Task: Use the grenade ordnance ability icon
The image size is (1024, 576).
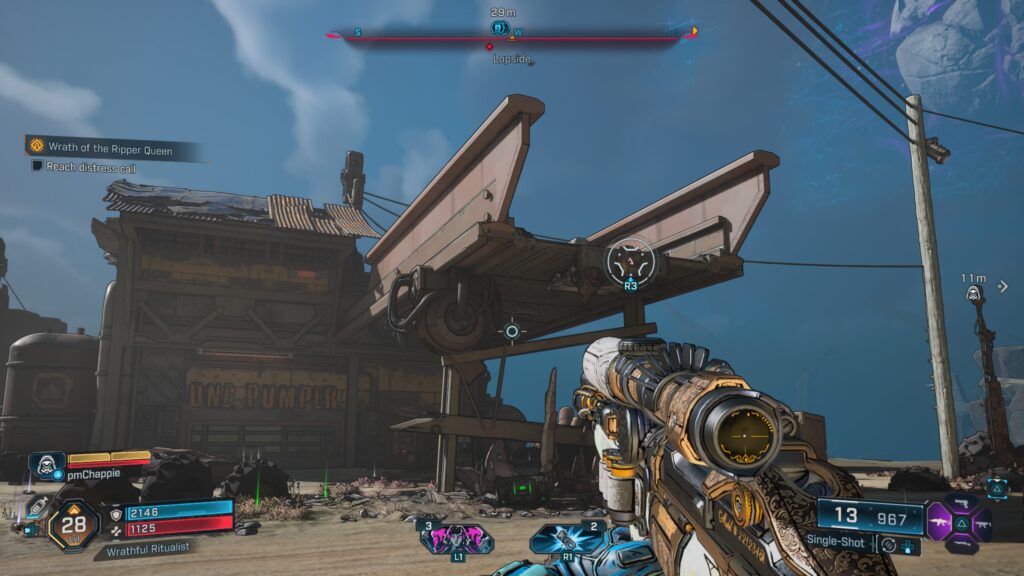Action: click(x=566, y=539)
